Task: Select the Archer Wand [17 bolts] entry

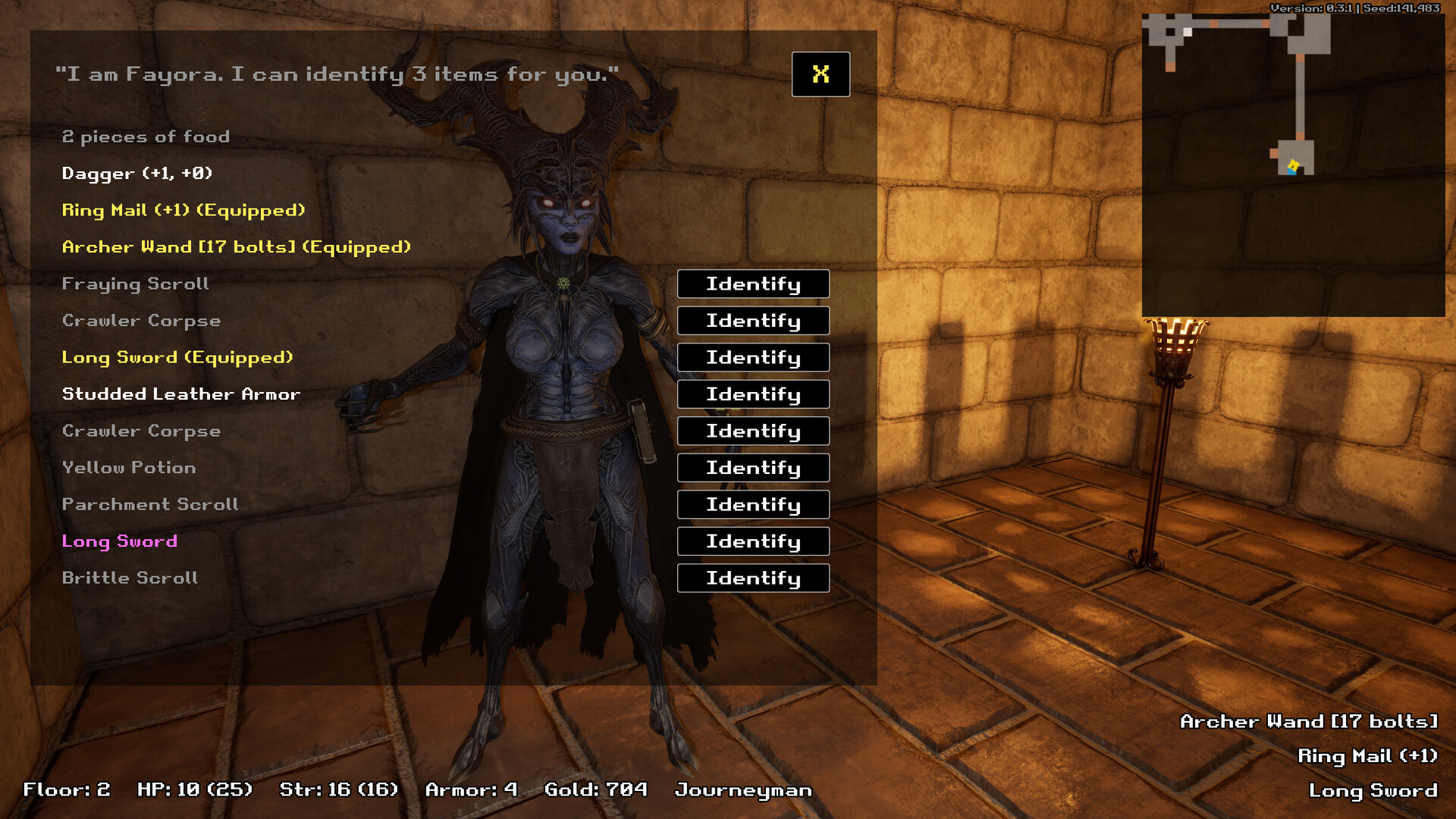Action: (236, 246)
